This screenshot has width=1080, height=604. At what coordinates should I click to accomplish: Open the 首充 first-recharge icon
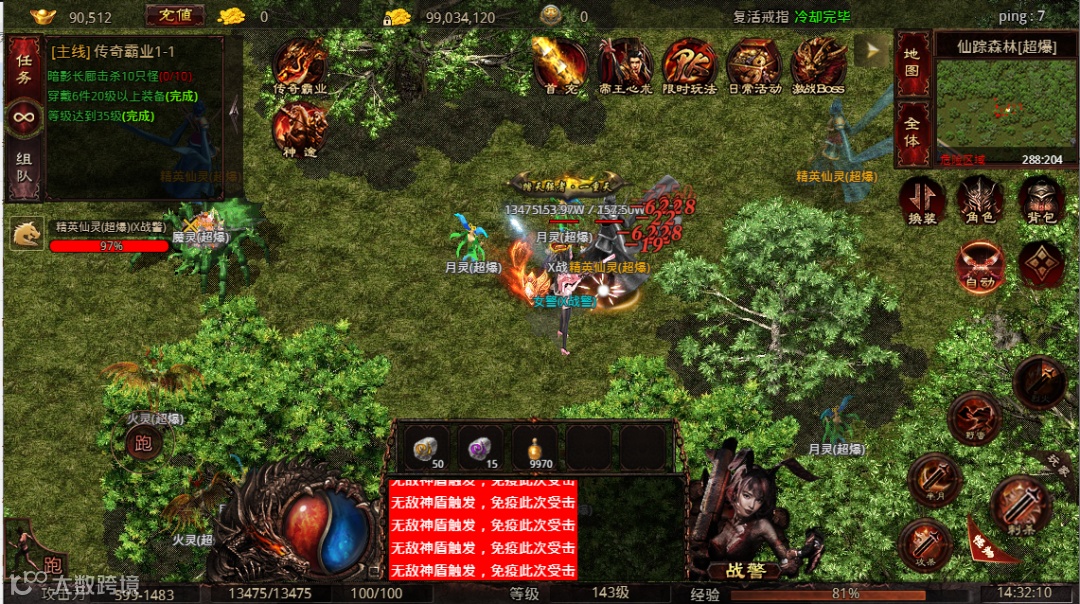click(x=560, y=65)
